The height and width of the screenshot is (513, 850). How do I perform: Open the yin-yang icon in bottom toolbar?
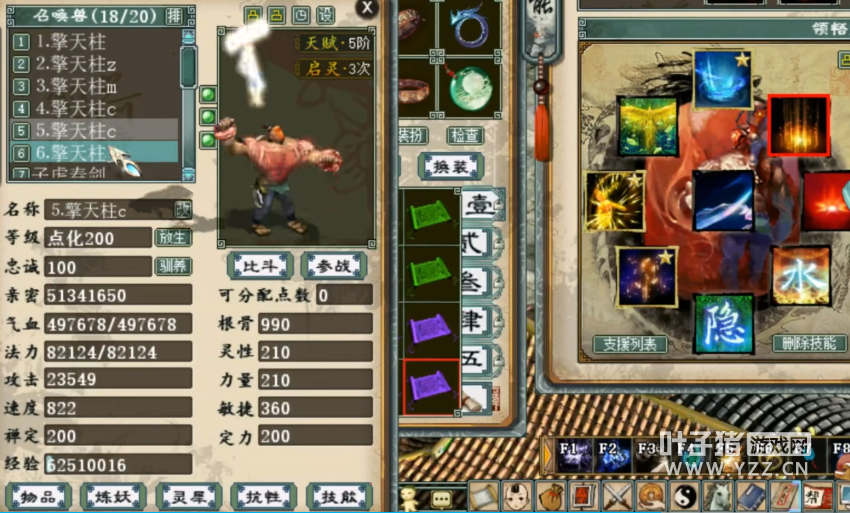coord(684,495)
